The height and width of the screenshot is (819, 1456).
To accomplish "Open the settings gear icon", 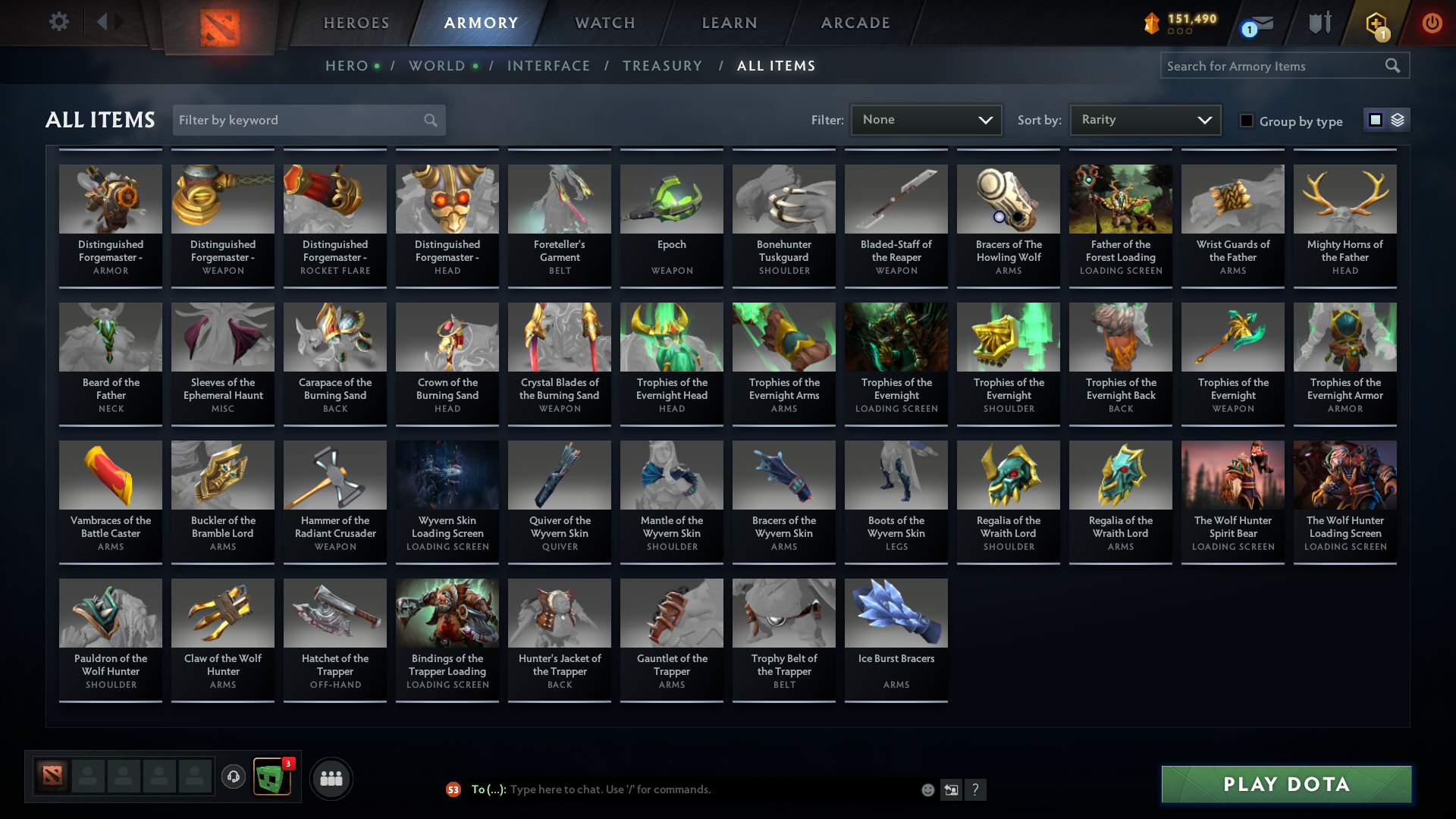I will pos(58,22).
